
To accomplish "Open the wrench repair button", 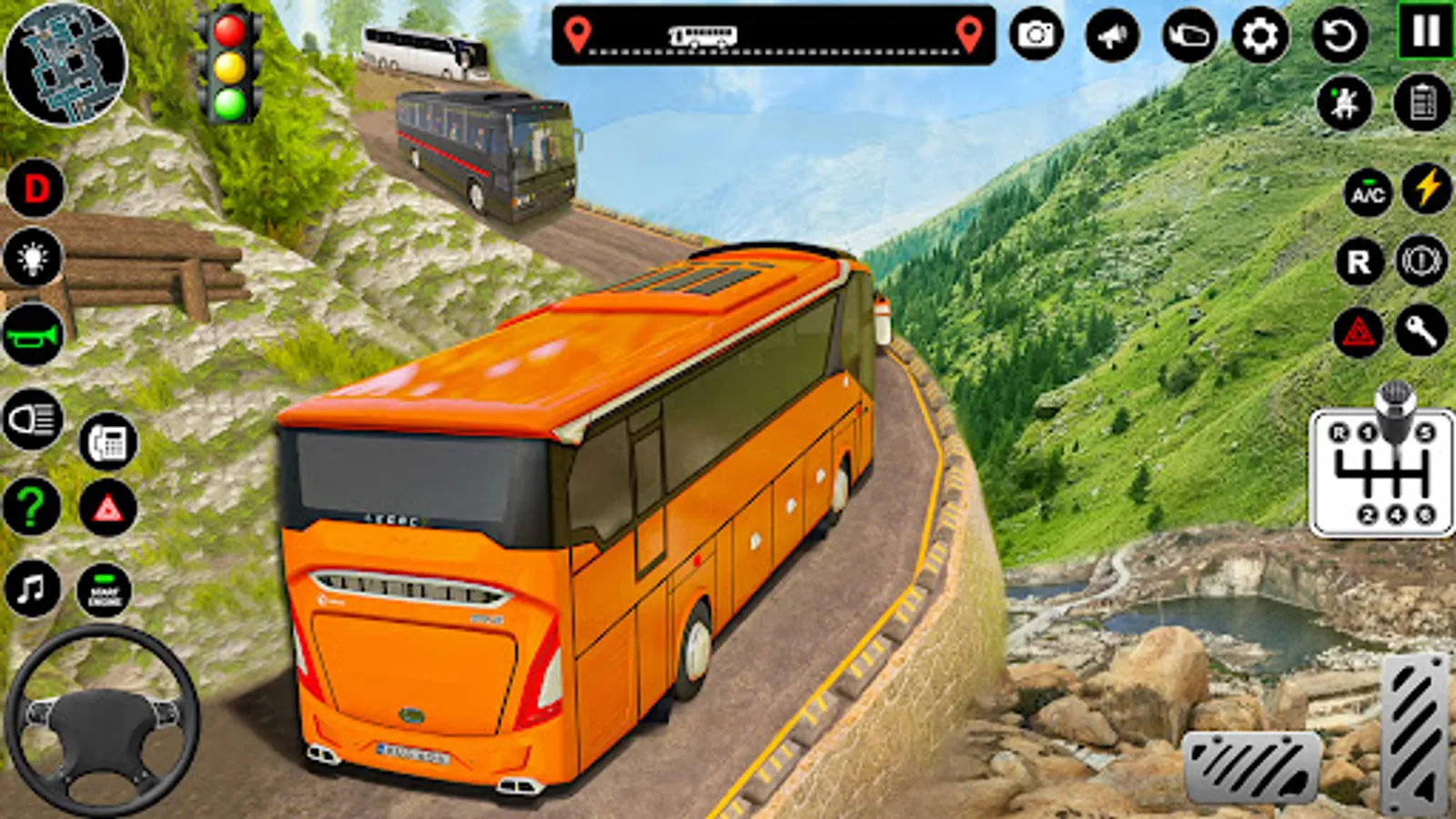I will pyautogui.click(x=1421, y=331).
